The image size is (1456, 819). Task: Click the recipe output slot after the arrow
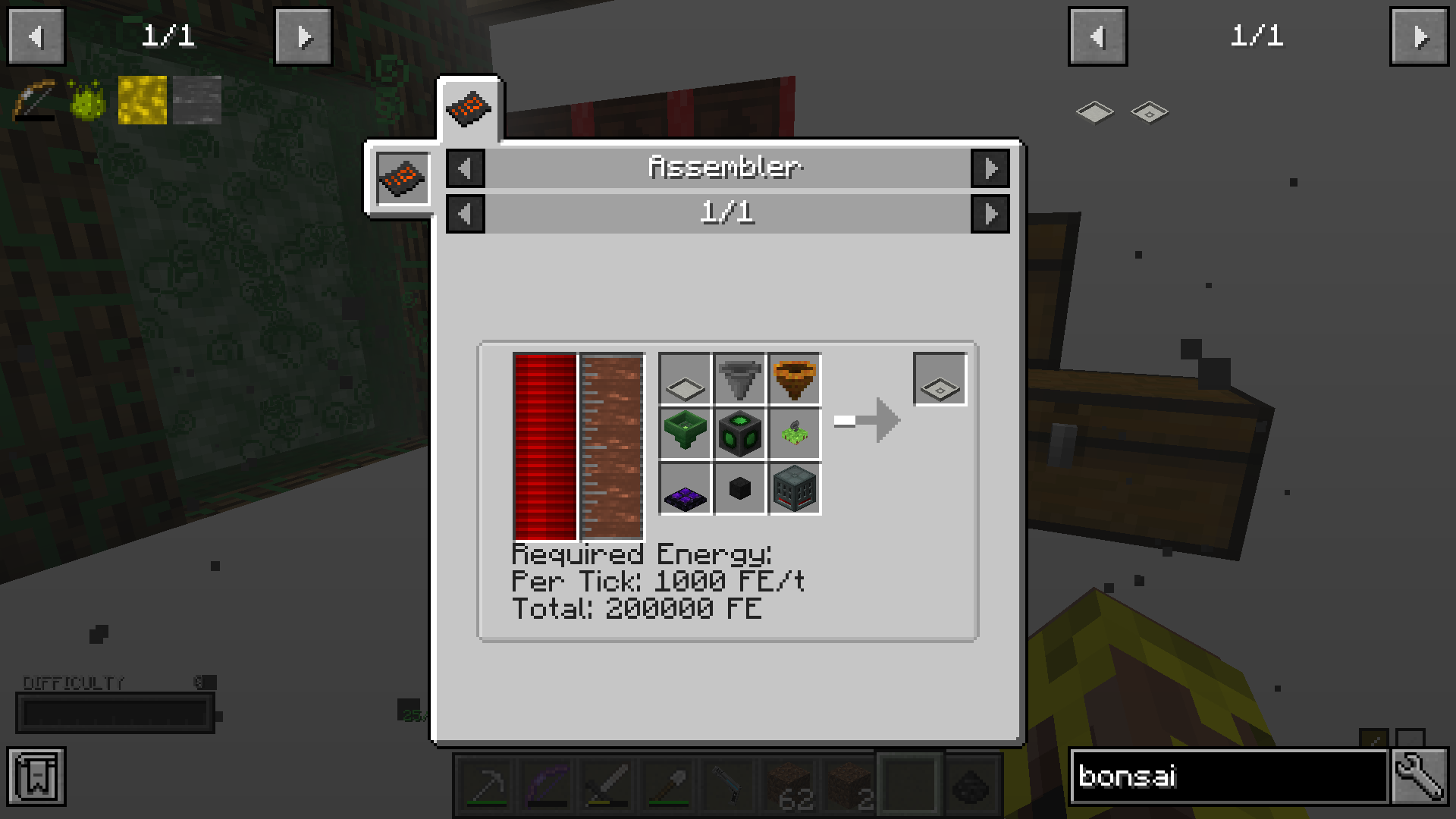940,379
